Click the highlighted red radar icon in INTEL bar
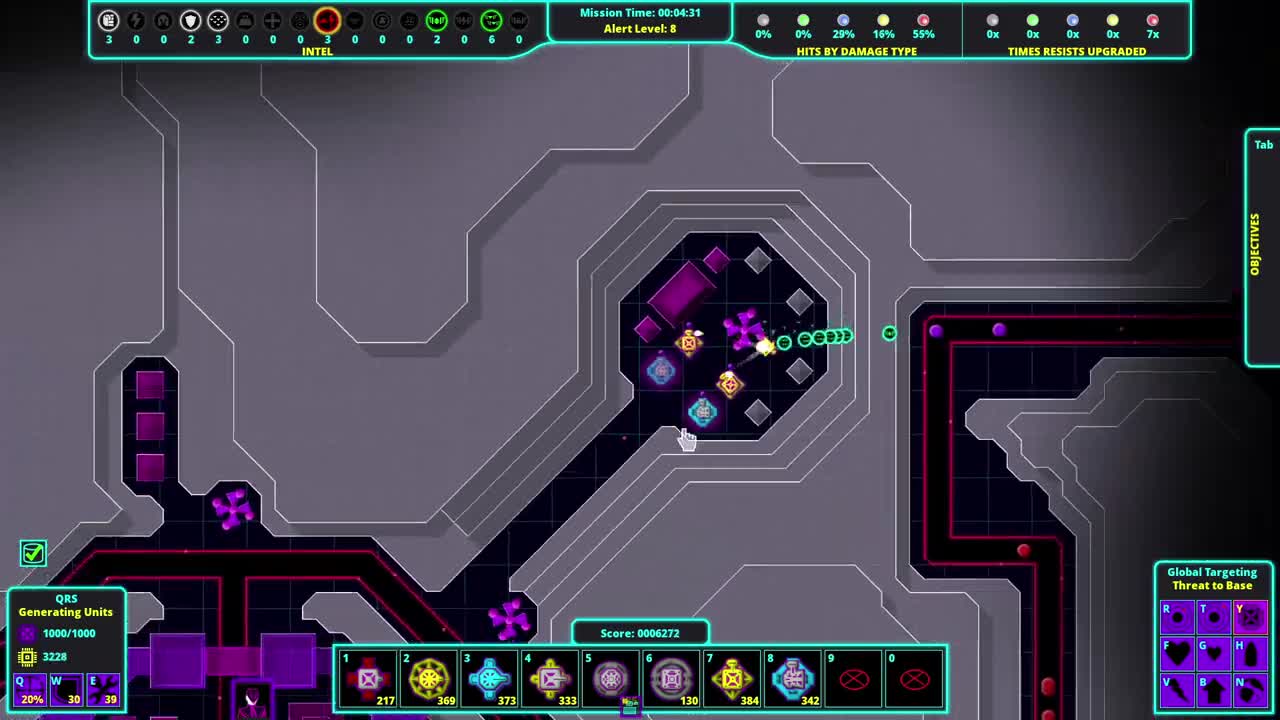The width and height of the screenshot is (1280, 720). pyautogui.click(x=326, y=18)
